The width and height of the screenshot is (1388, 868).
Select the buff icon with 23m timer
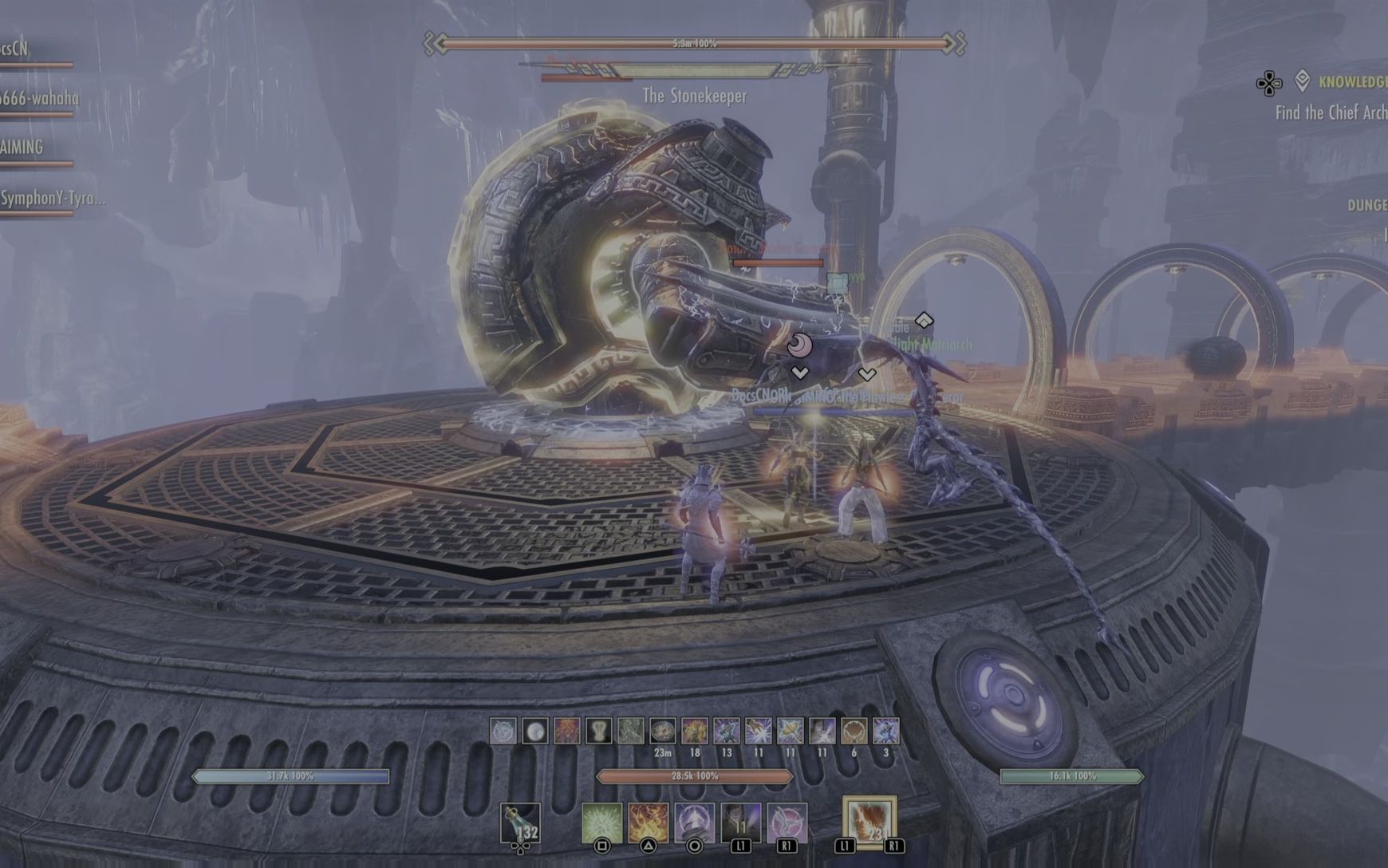pos(662,732)
